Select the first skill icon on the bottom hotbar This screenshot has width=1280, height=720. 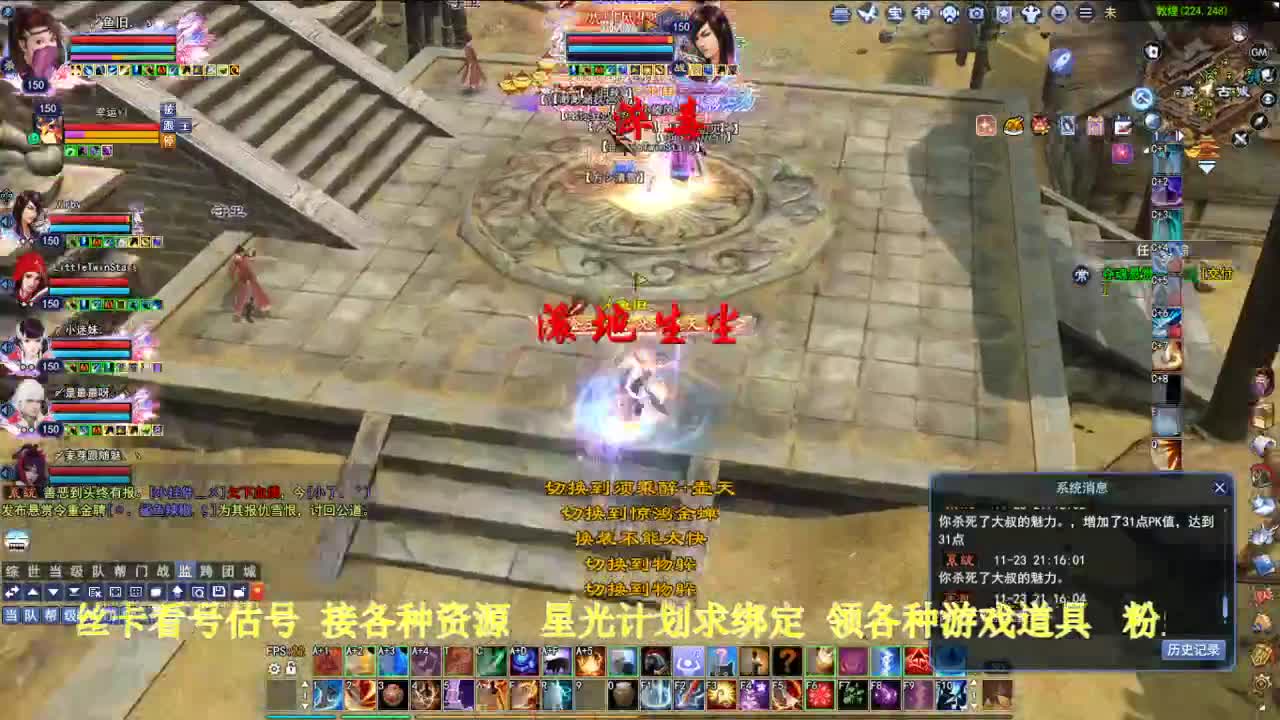(327, 662)
